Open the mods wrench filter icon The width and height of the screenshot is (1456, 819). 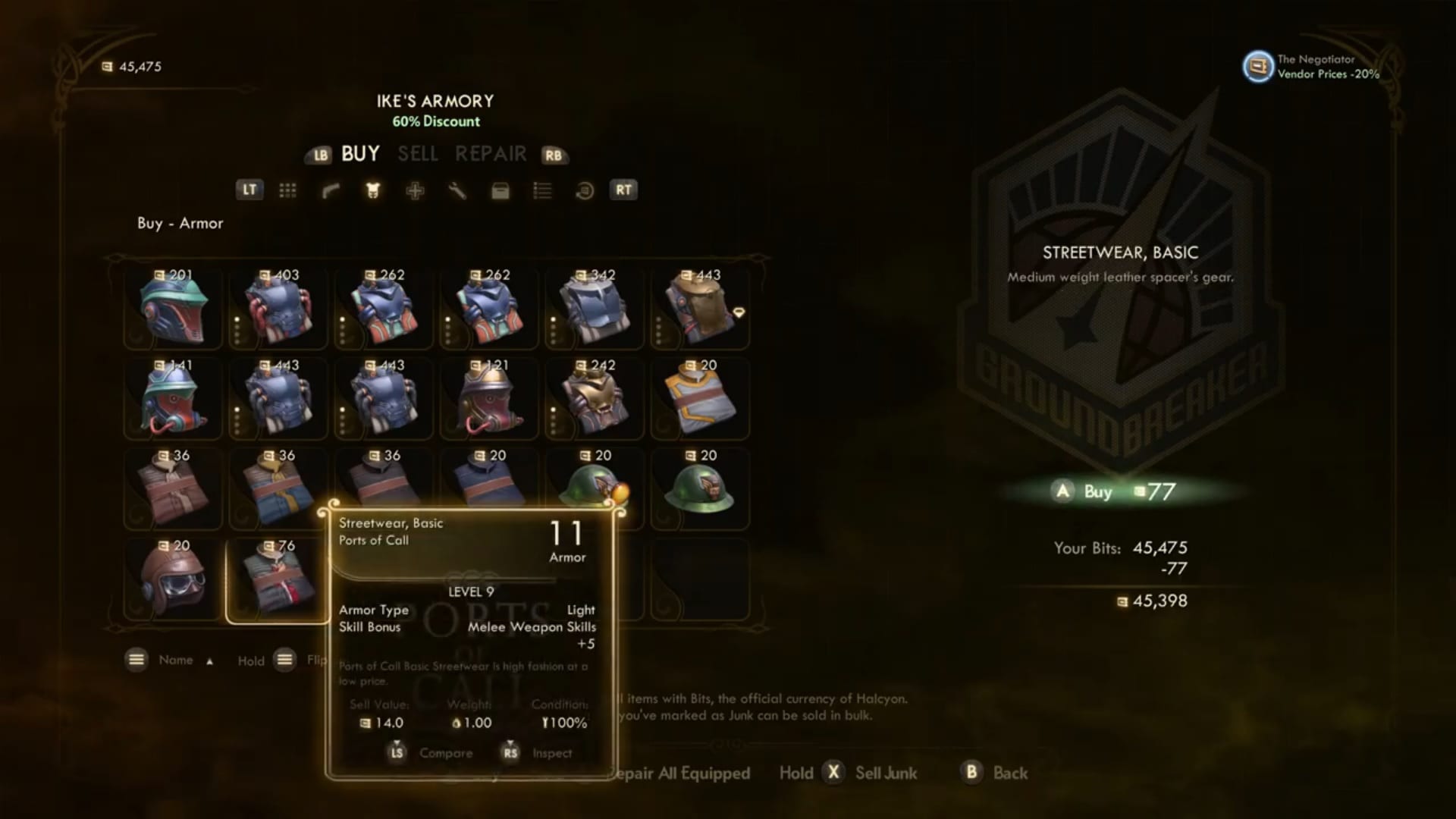click(x=457, y=190)
